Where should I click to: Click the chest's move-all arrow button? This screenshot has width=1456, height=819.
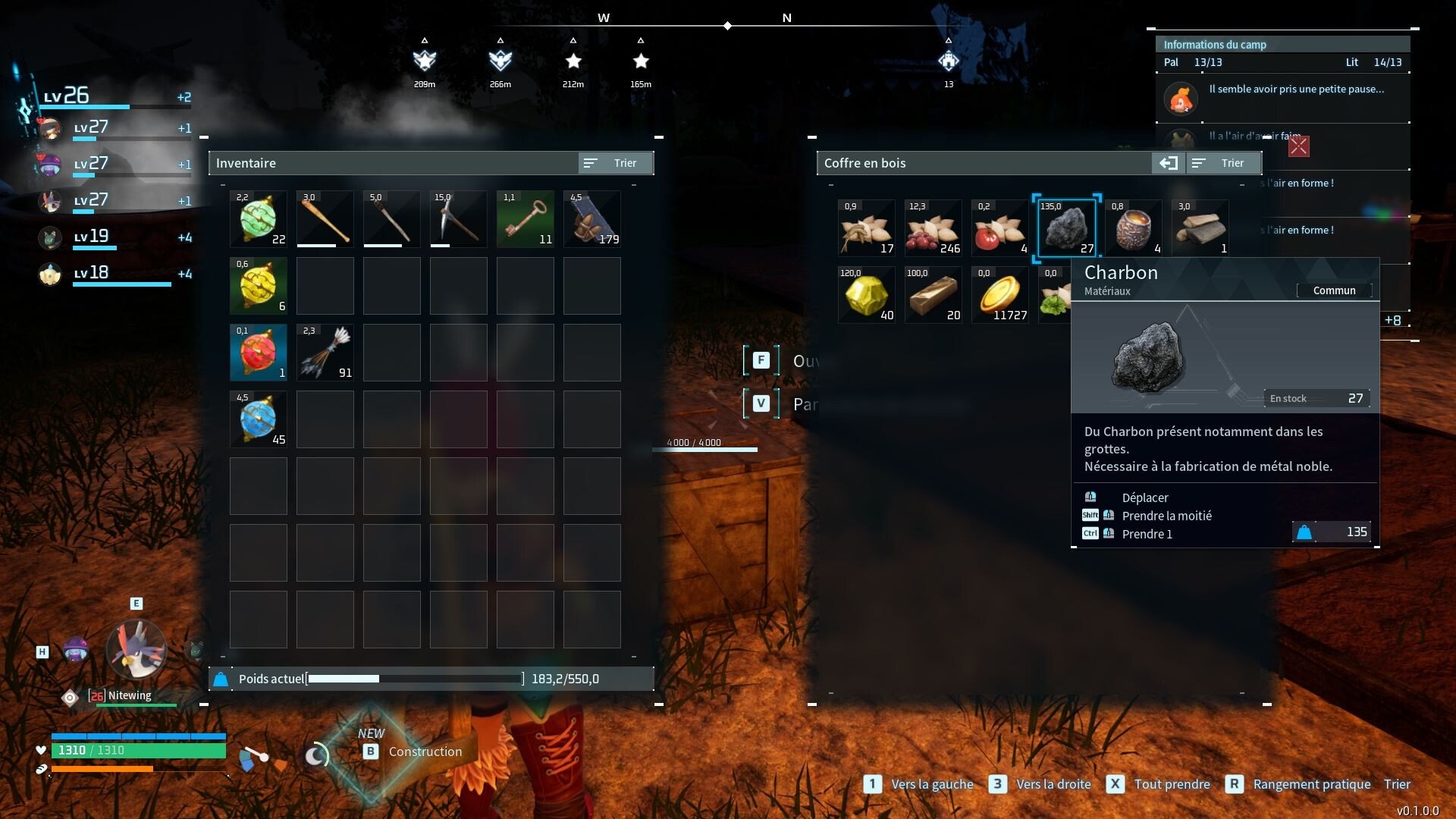click(x=1168, y=163)
